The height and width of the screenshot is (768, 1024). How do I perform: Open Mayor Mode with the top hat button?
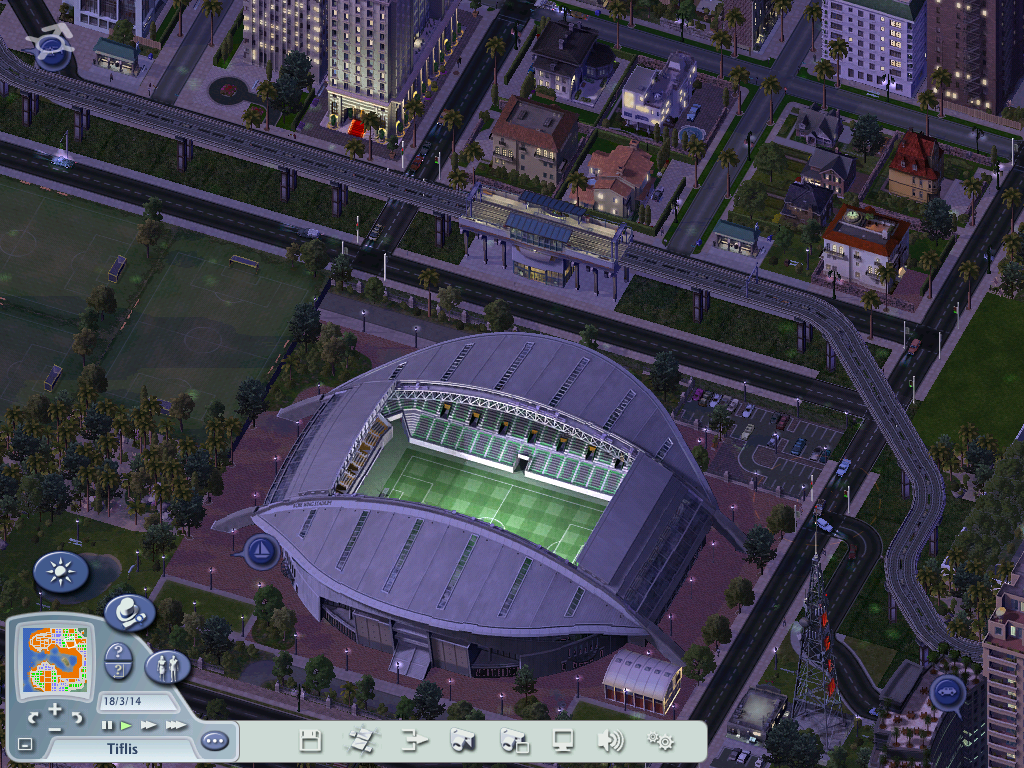129,612
